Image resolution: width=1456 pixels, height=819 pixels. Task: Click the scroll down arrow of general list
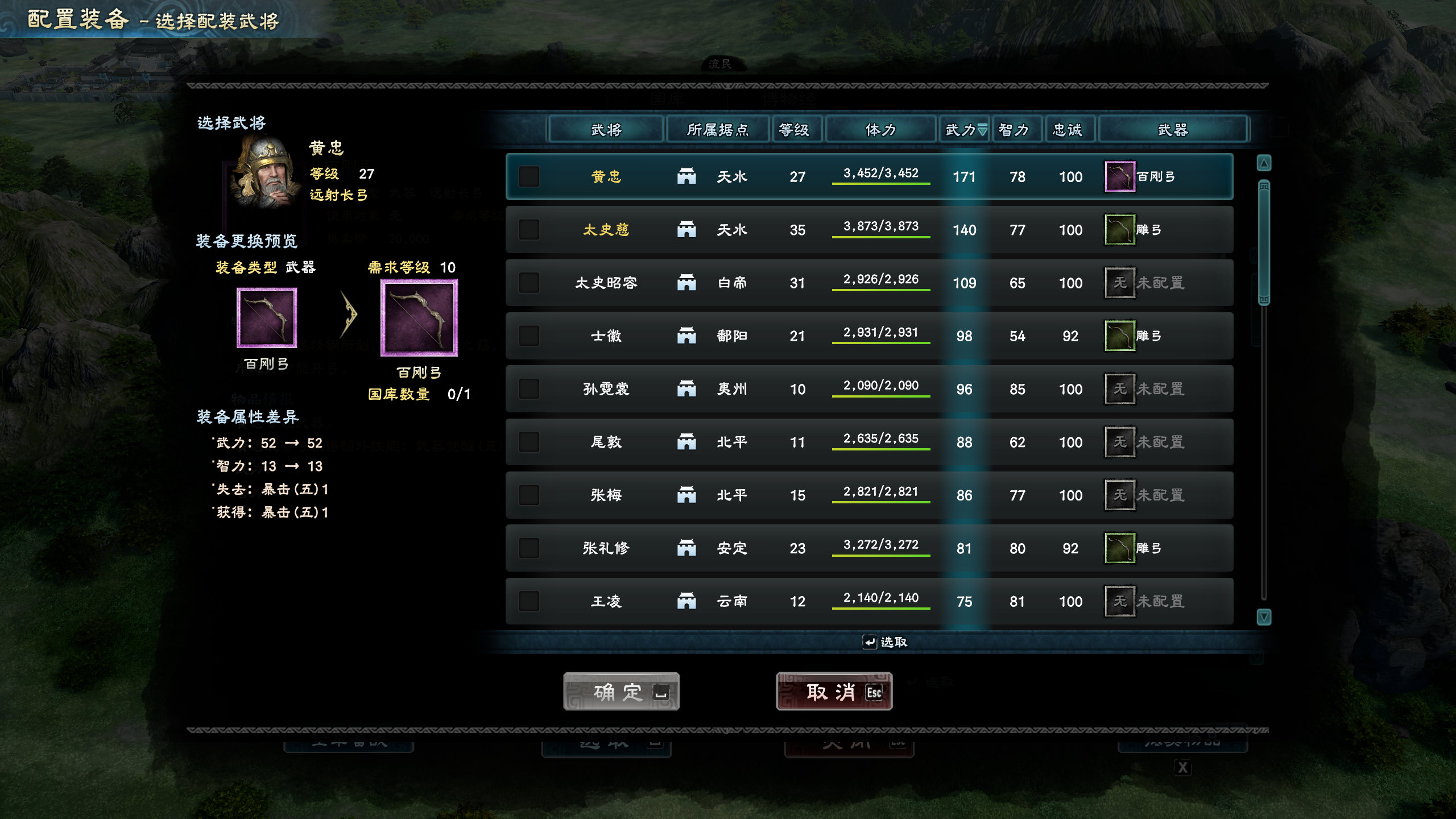[x=1264, y=617]
